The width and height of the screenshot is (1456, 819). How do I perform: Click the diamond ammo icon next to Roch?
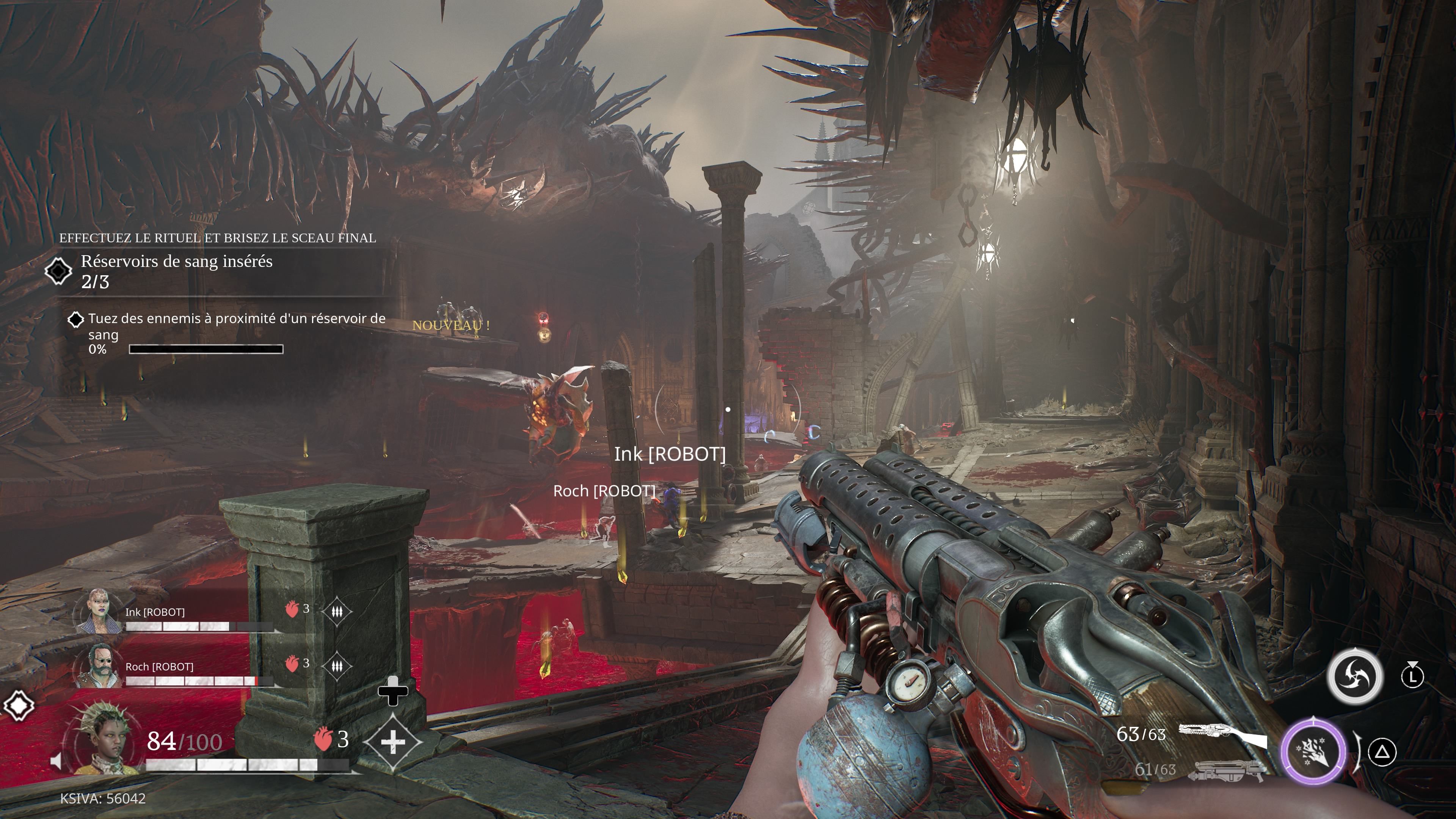(337, 666)
